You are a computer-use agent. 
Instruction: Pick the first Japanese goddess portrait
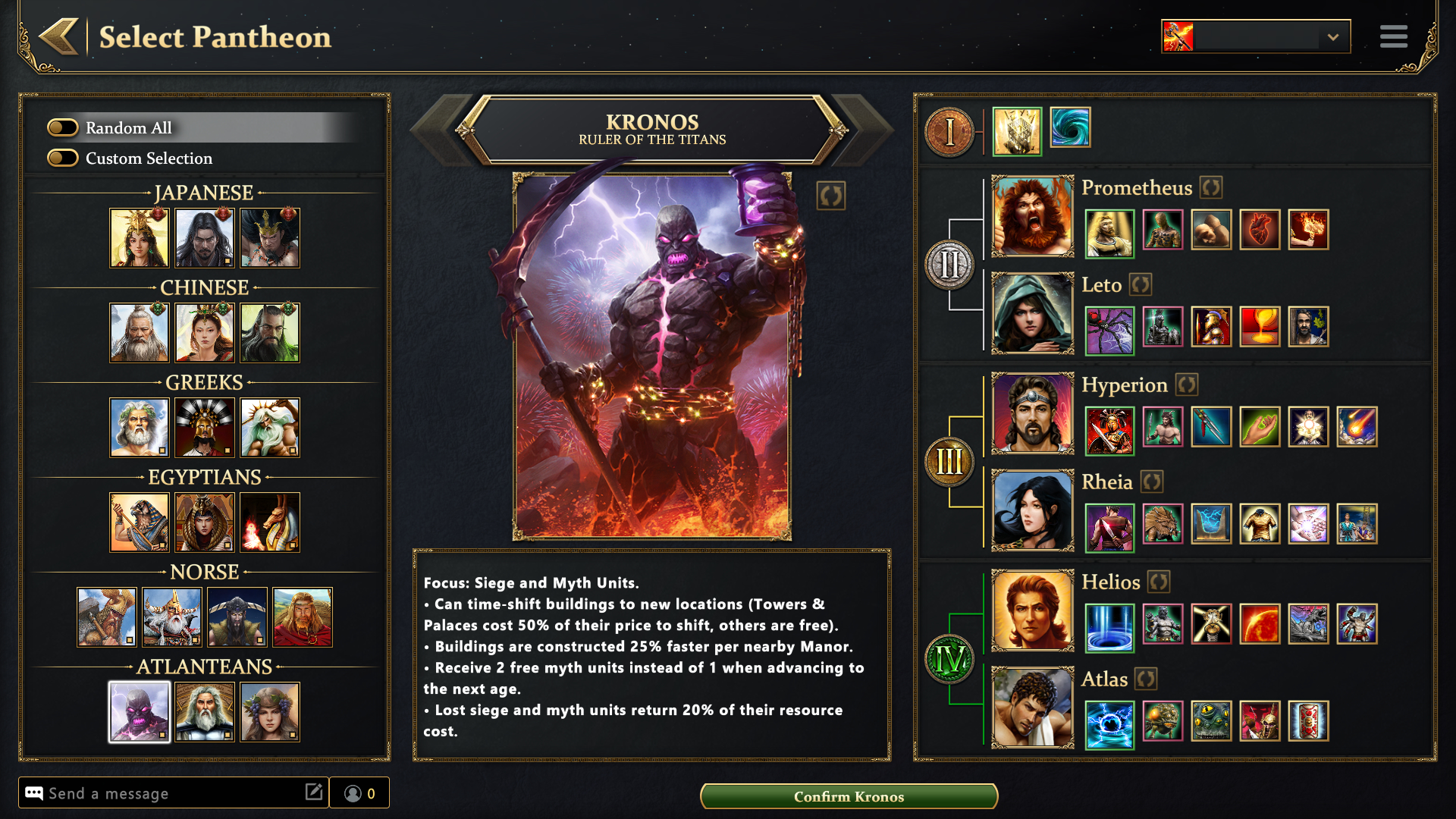[140, 237]
